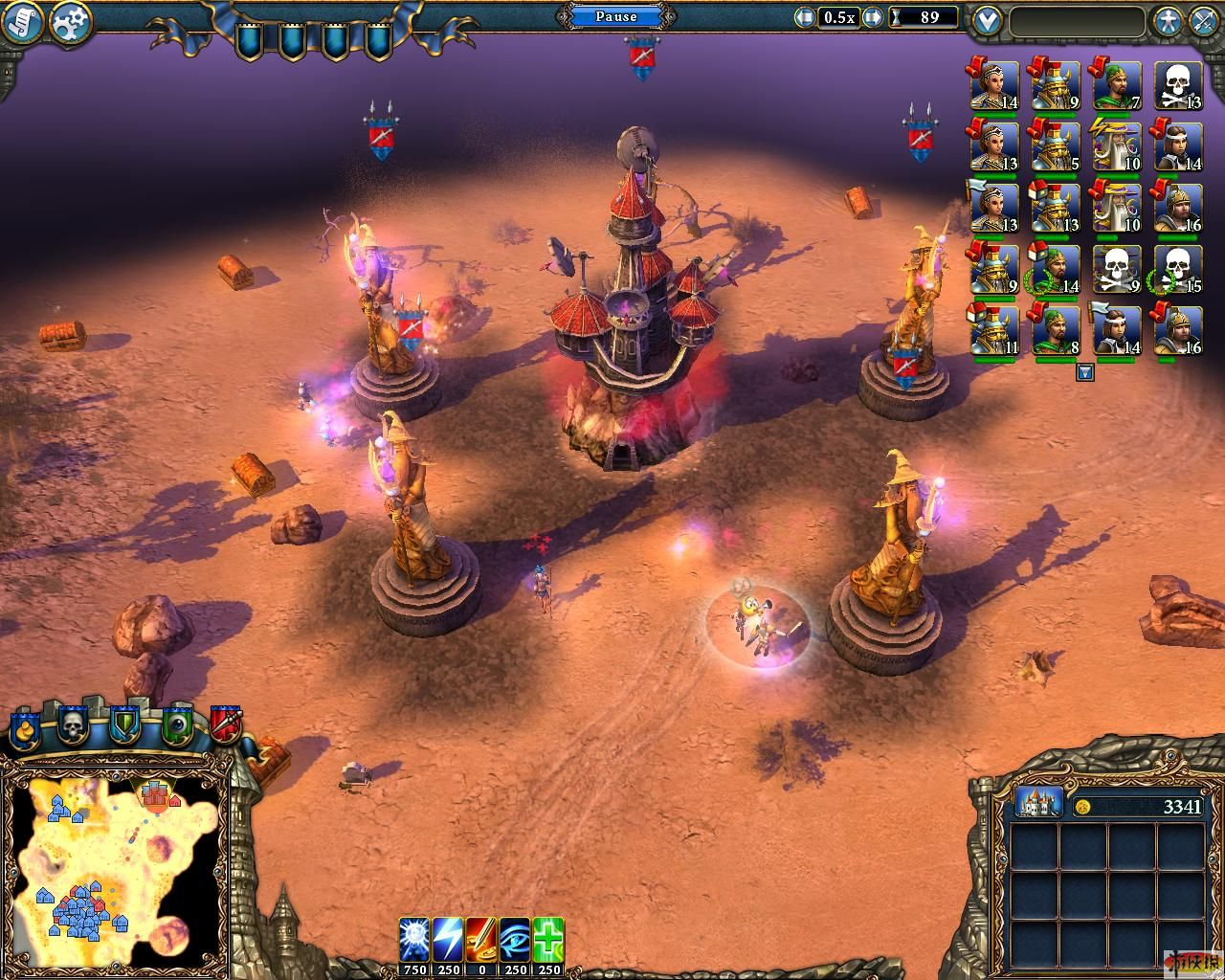
Task: Decrease game speed with left arrow
Action: coord(806,17)
